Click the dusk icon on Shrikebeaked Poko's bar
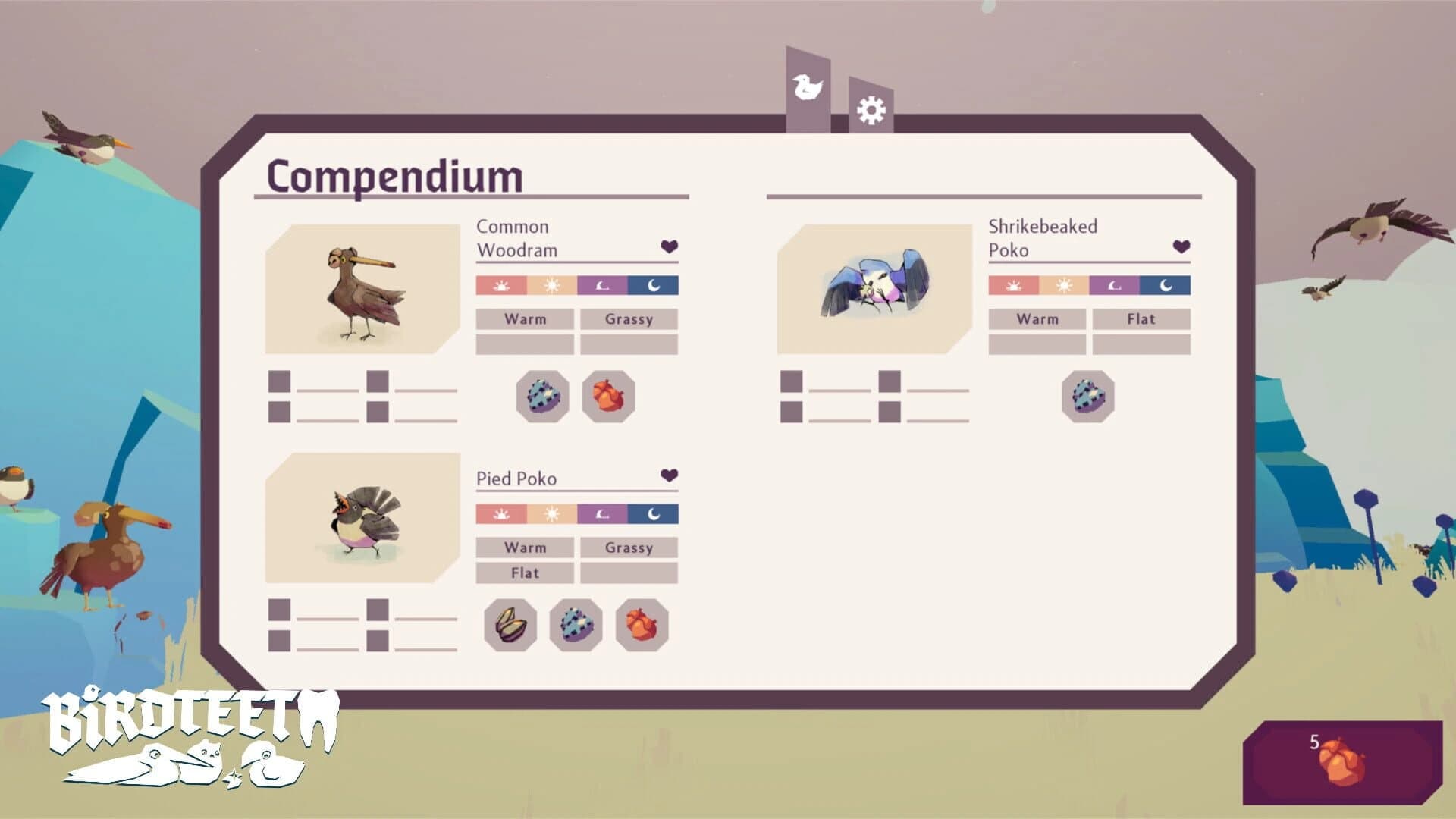 pyautogui.click(x=1116, y=286)
